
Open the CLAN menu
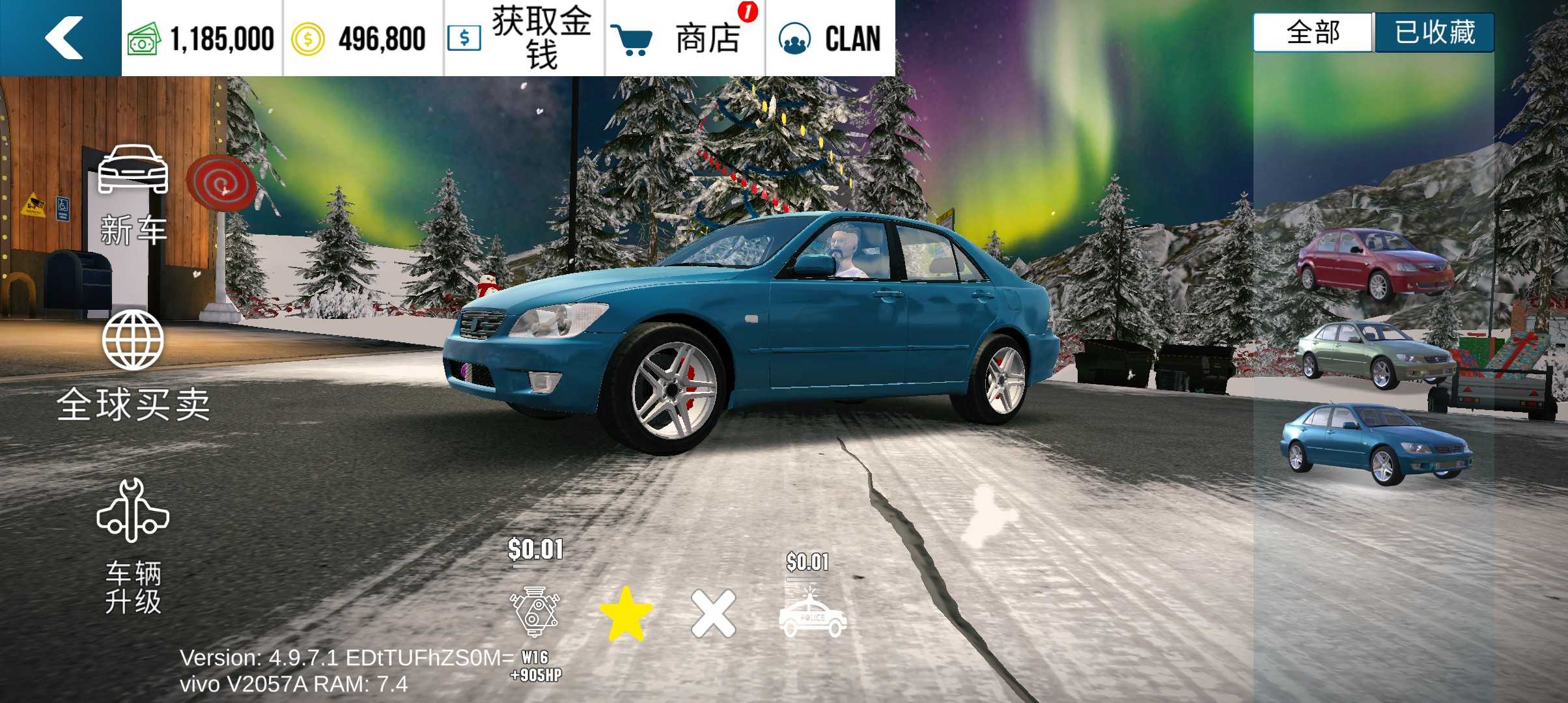tap(830, 38)
